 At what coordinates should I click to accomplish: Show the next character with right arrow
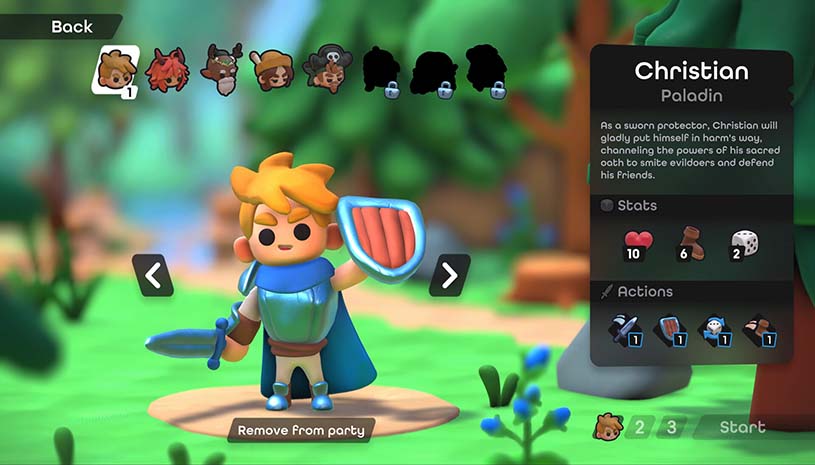coord(449,274)
